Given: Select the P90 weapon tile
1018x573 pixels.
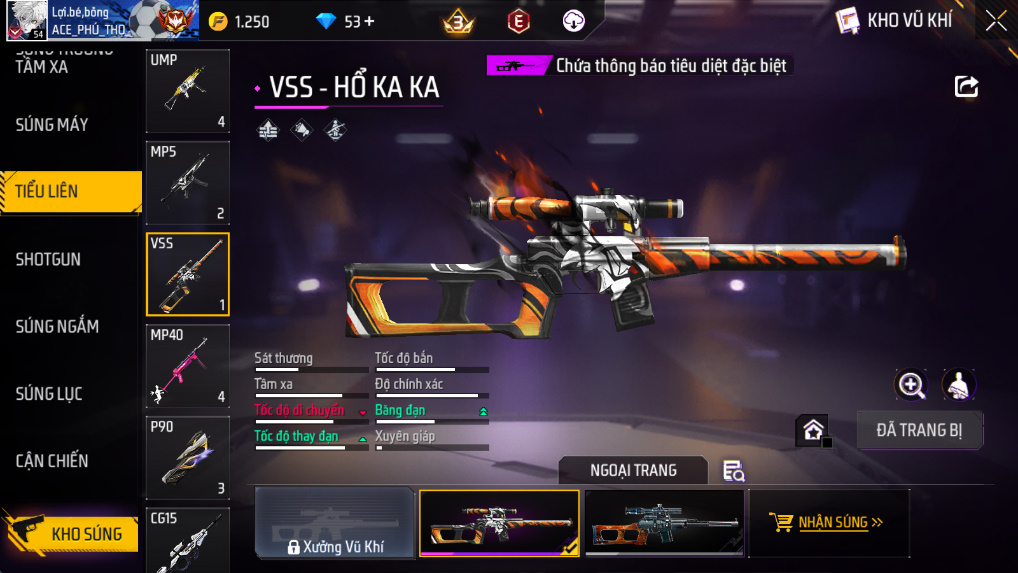Looking at the screenshot, I should (188, 458).
